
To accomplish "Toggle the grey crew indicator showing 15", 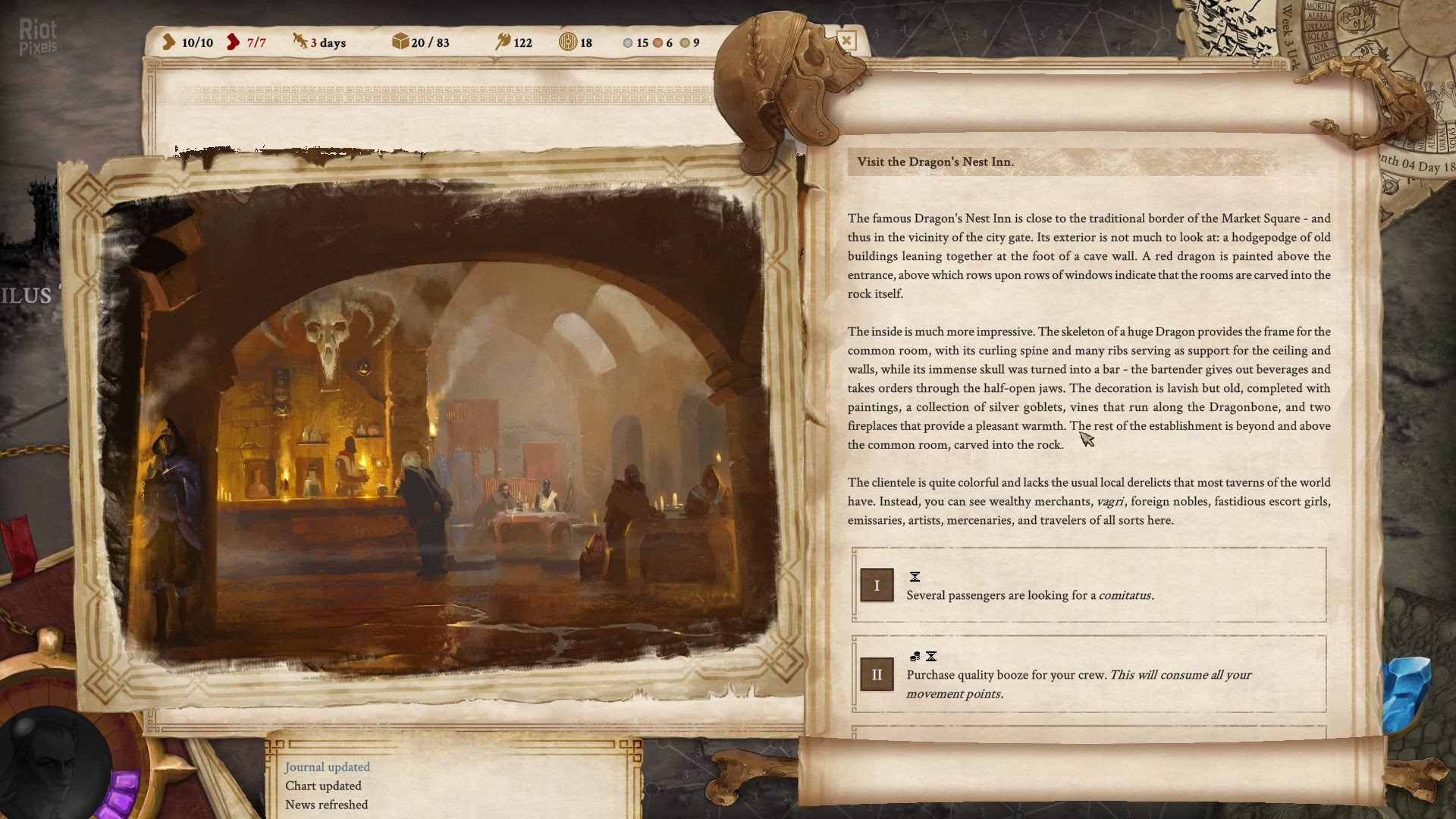I will (626, 44).
